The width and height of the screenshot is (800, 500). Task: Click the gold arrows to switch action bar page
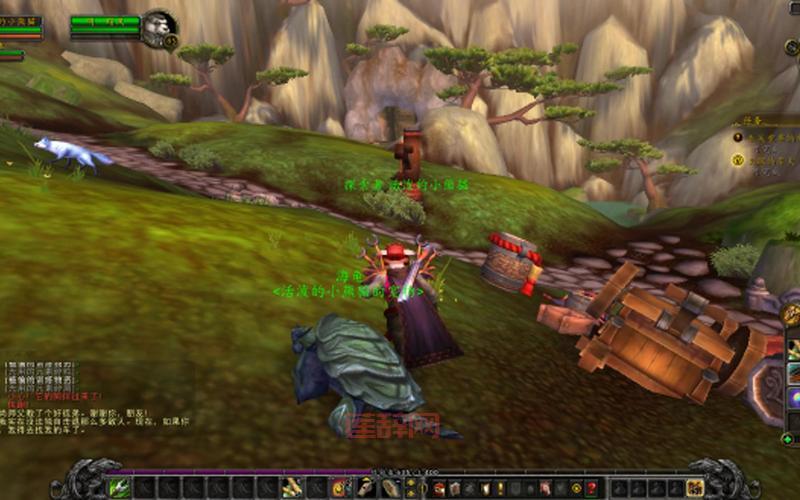408,487
